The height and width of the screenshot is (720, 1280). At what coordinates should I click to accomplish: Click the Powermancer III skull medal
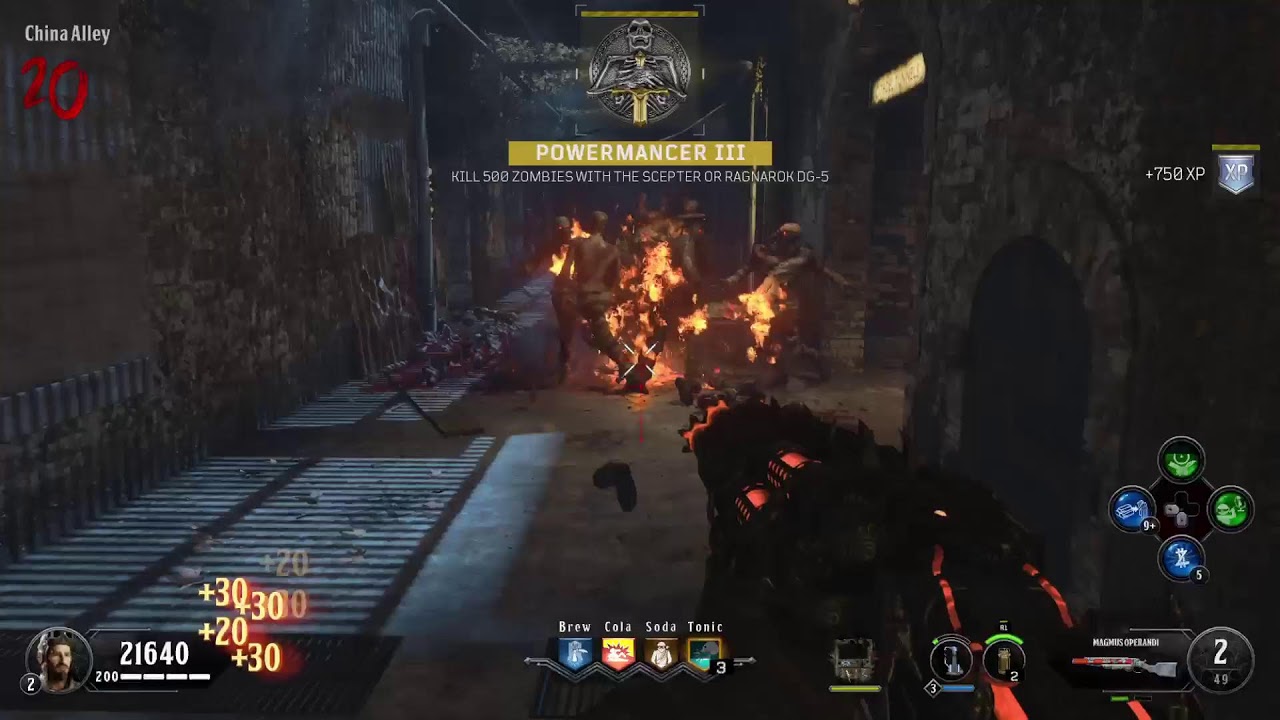coord(640,72)
